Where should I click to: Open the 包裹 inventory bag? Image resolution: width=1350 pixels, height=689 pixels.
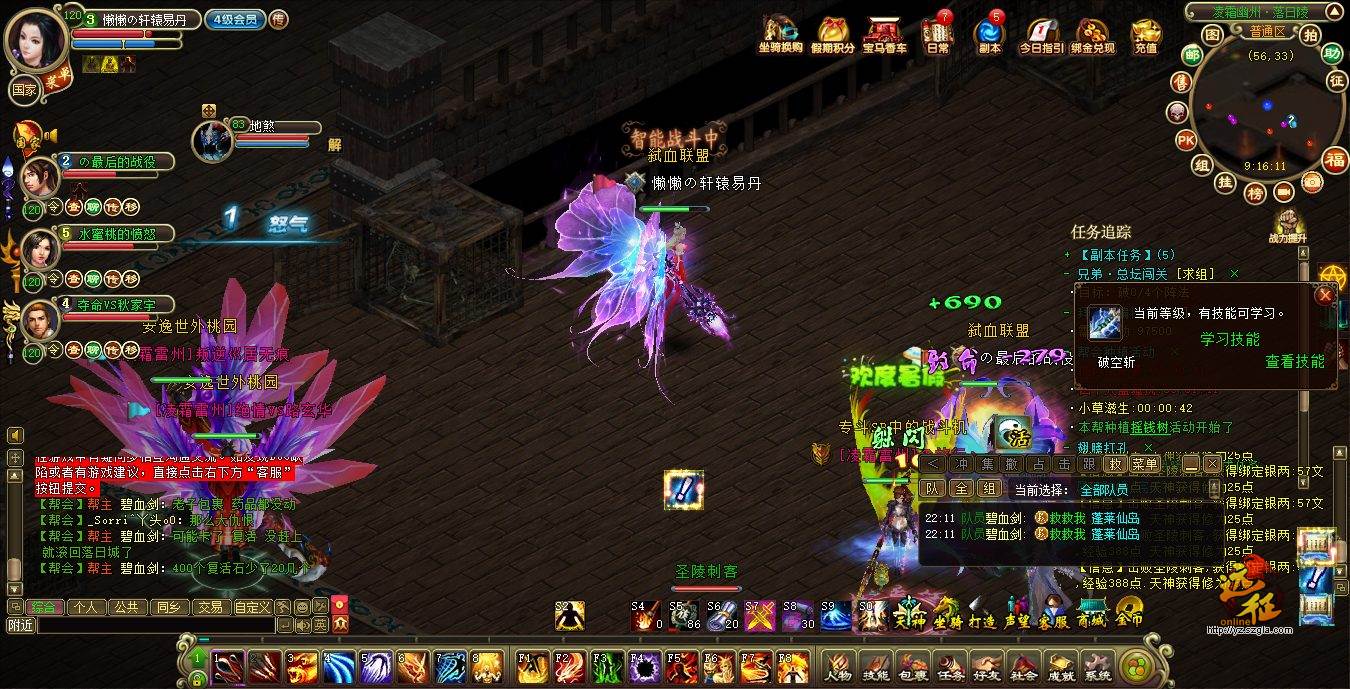click(x=910, y=667)
